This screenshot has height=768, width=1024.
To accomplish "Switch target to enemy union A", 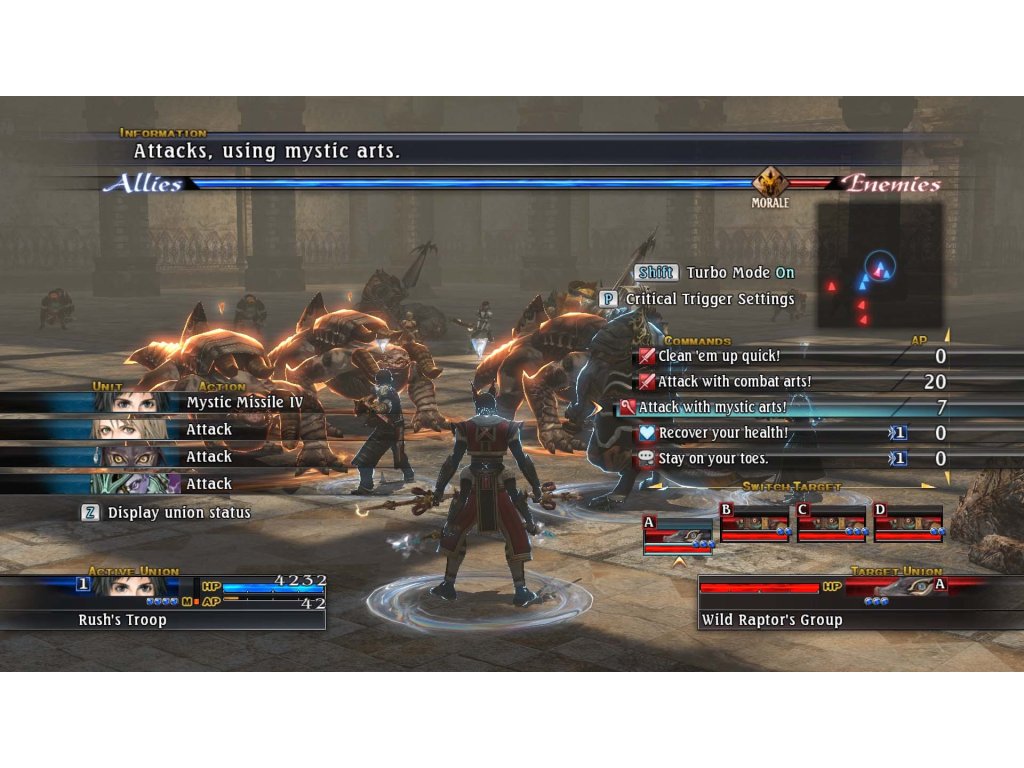I will pos(678,534).
